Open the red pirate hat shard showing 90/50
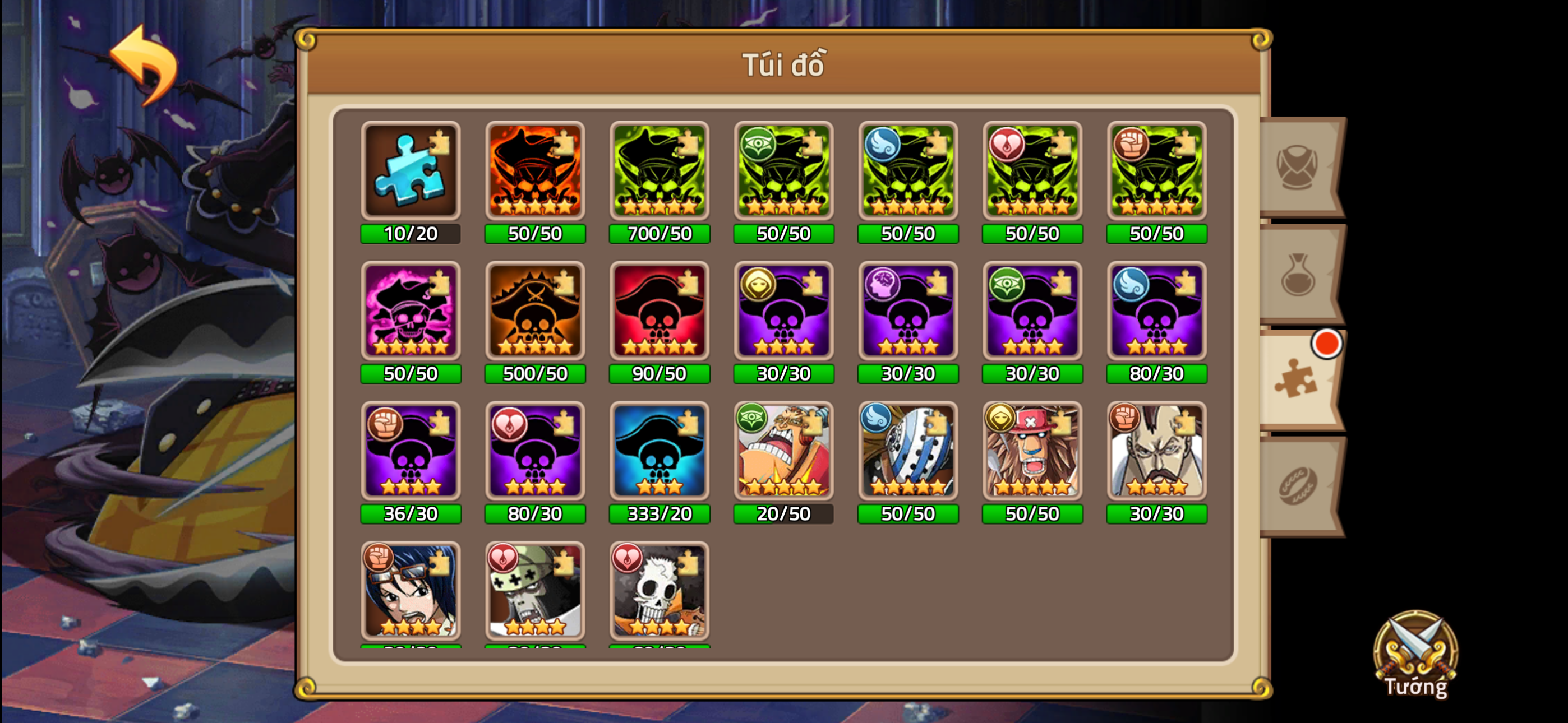 (x=659, y=312)
